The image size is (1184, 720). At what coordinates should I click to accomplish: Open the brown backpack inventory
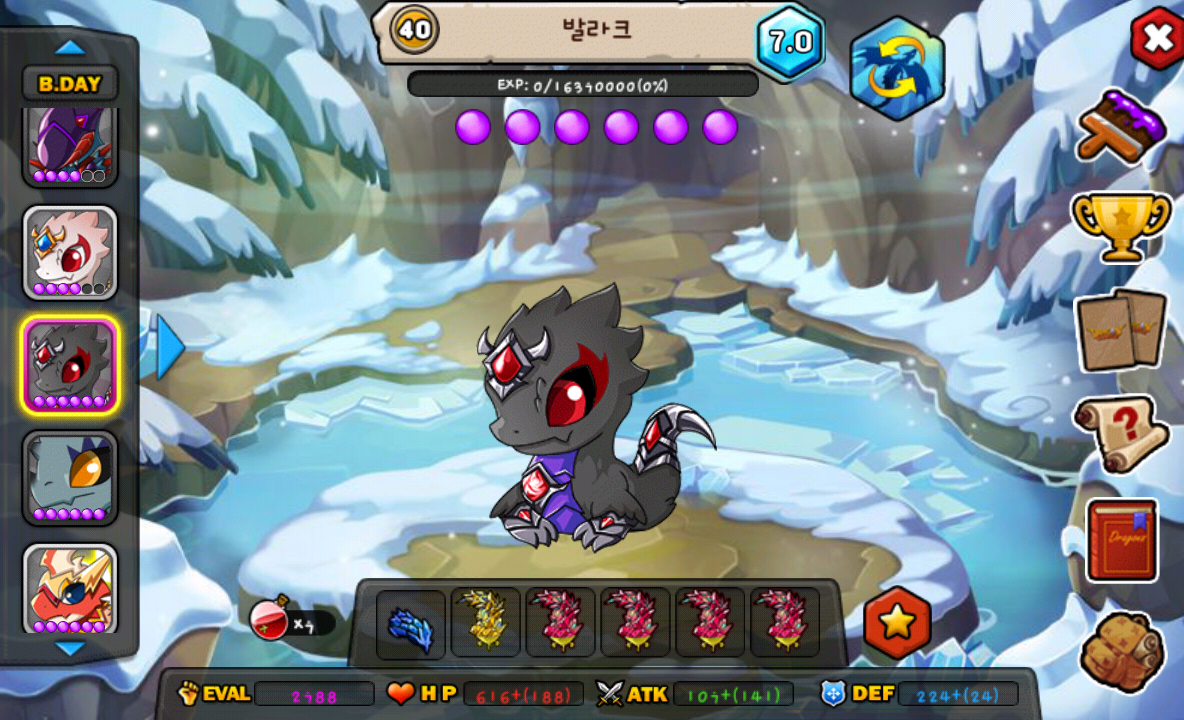(1121, 650)
